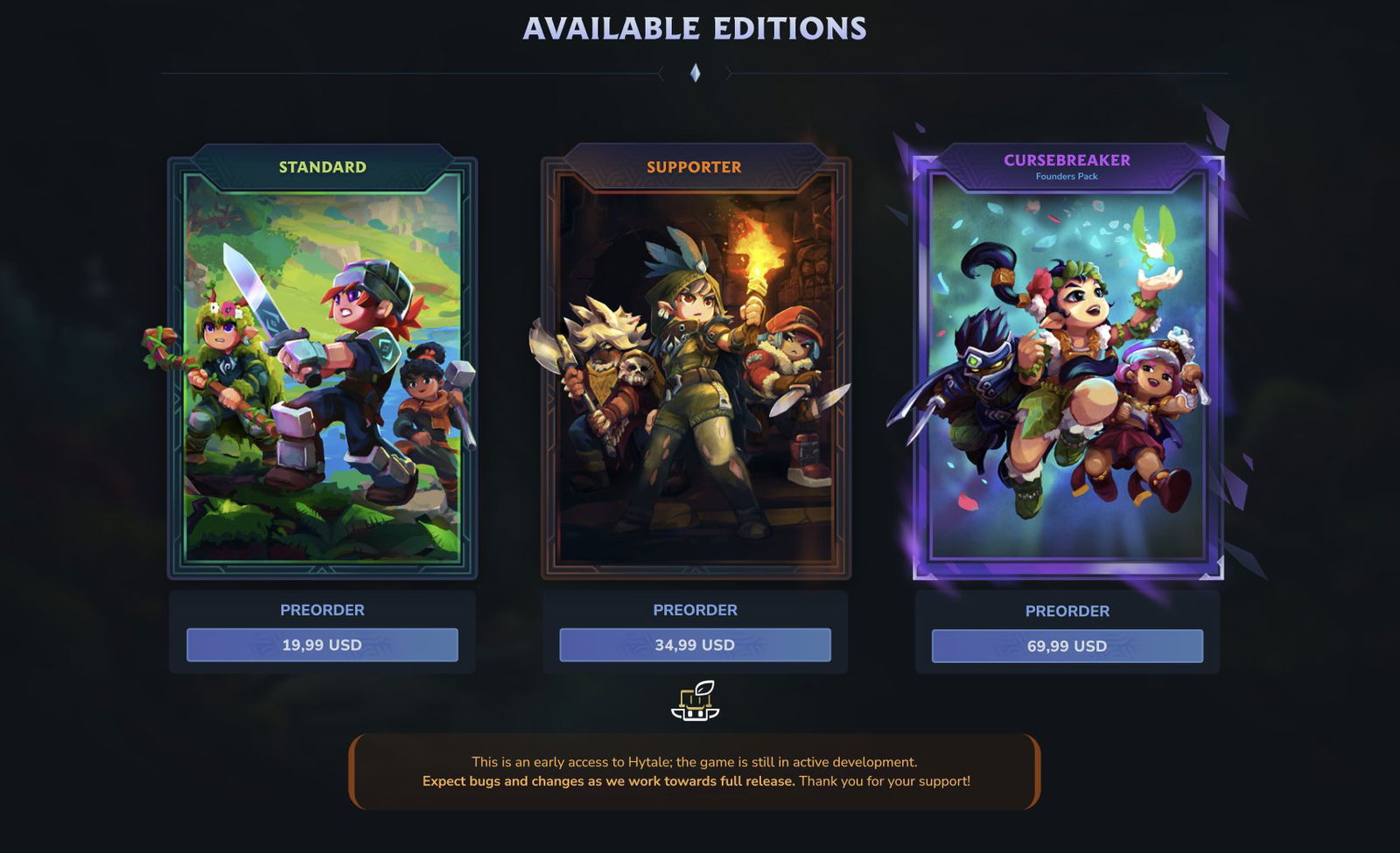Select the diamond divider icon below the heading
Image resolution: width=1400 pixels, height=853 pixels.
pos(697,74)
